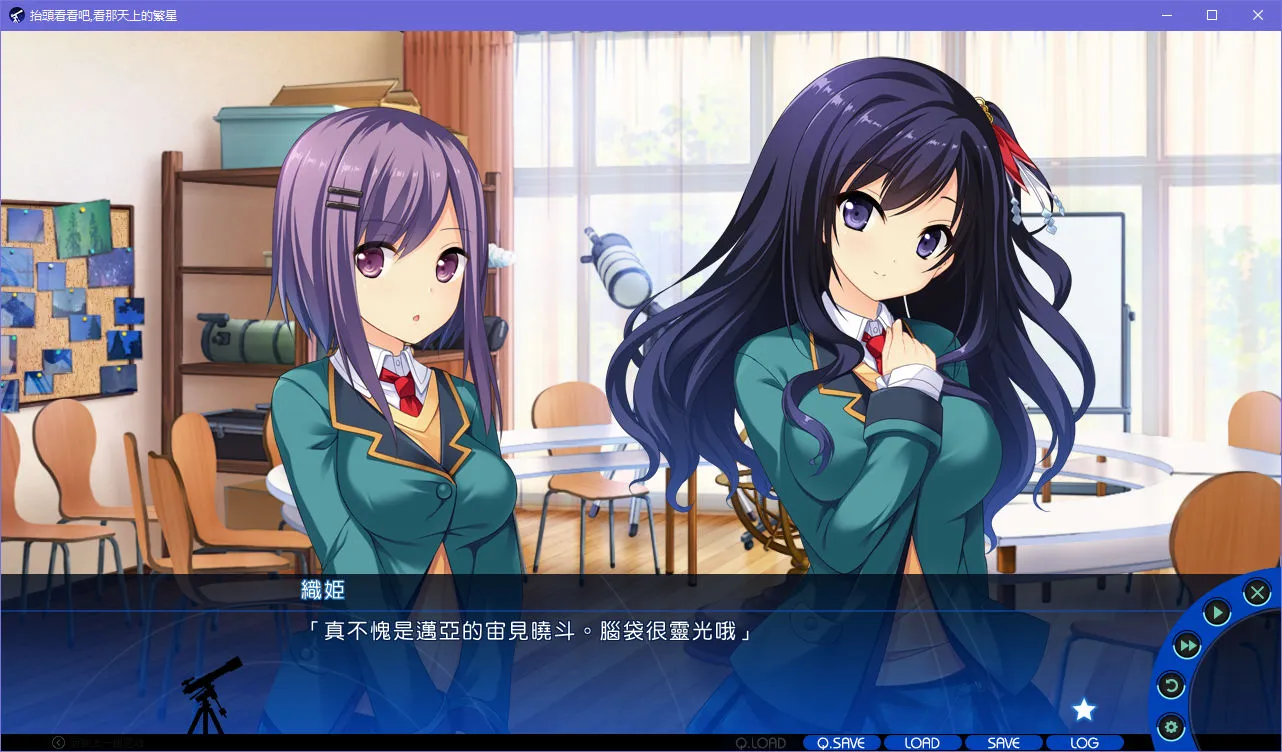The width and height of the screenshot is (1282, 752).
Task: Click the circular arrow rewind icon
Action: point(1170,686)
